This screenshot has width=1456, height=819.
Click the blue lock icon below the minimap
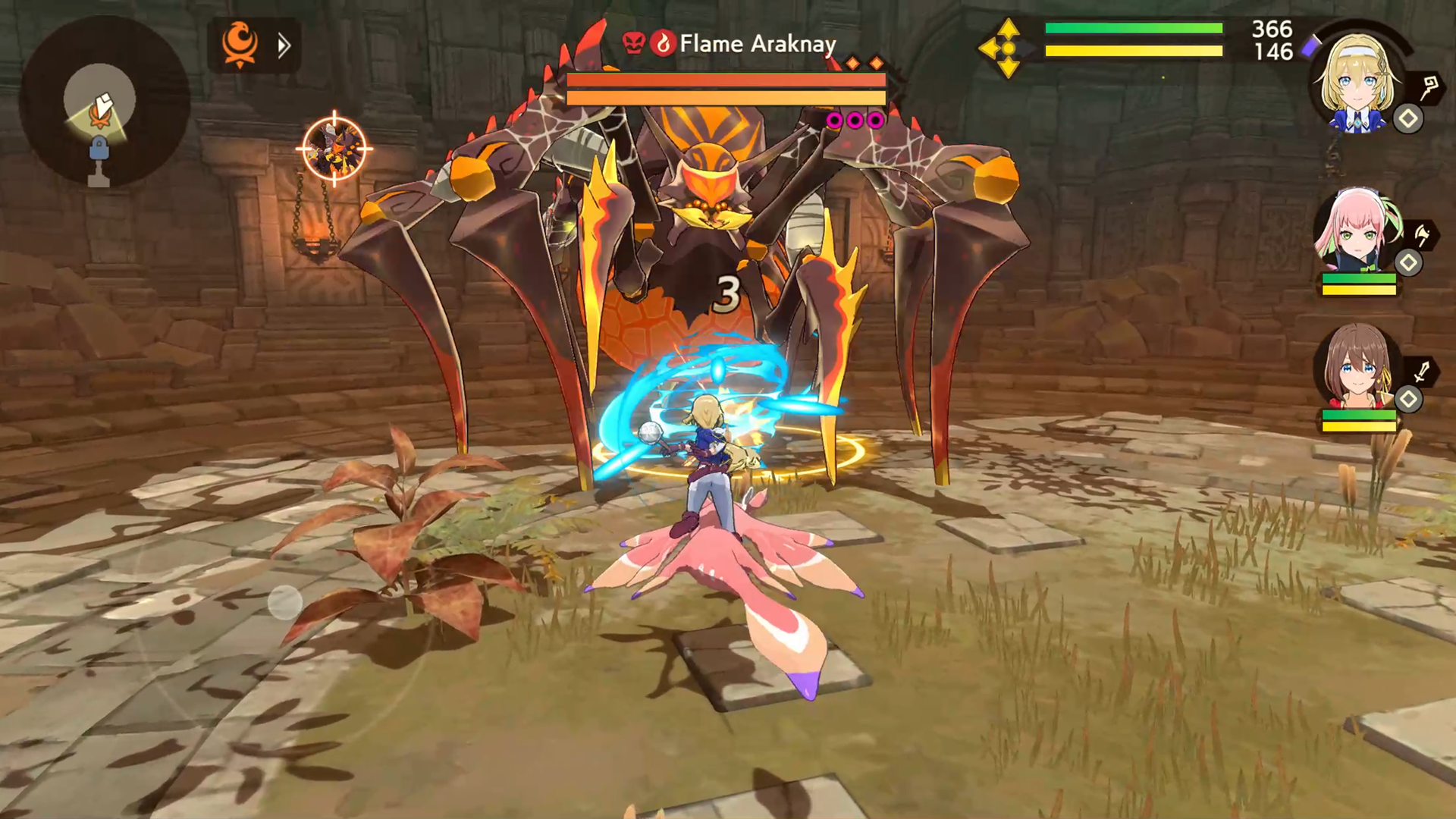pyautogui.click(x=98, y=149)
